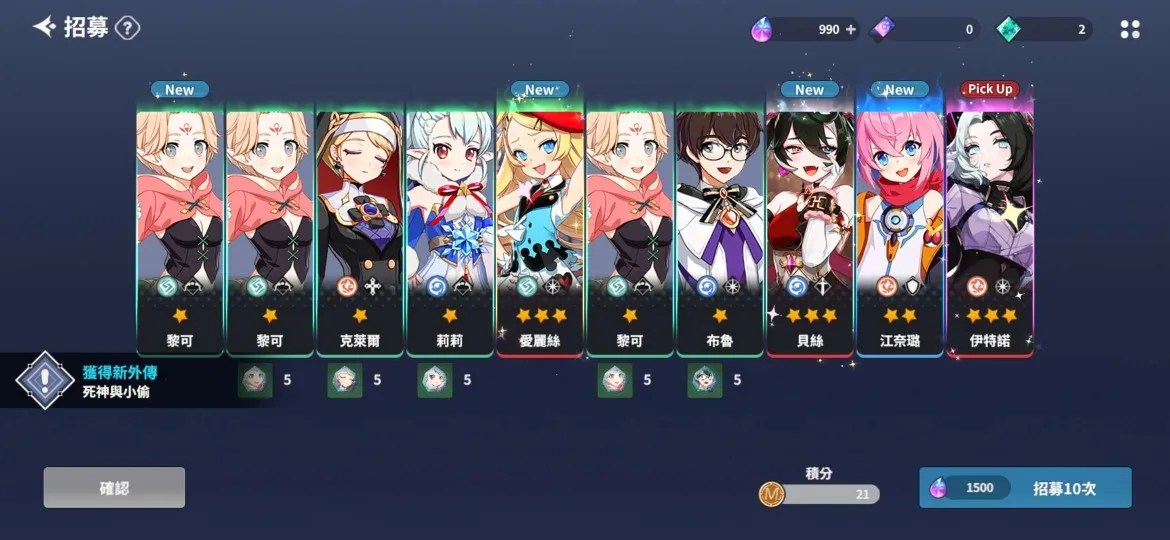The width and height of the screenshot is (1170, 540).
Task: Recruit 10 more times for 1500
Action: 1025,488
